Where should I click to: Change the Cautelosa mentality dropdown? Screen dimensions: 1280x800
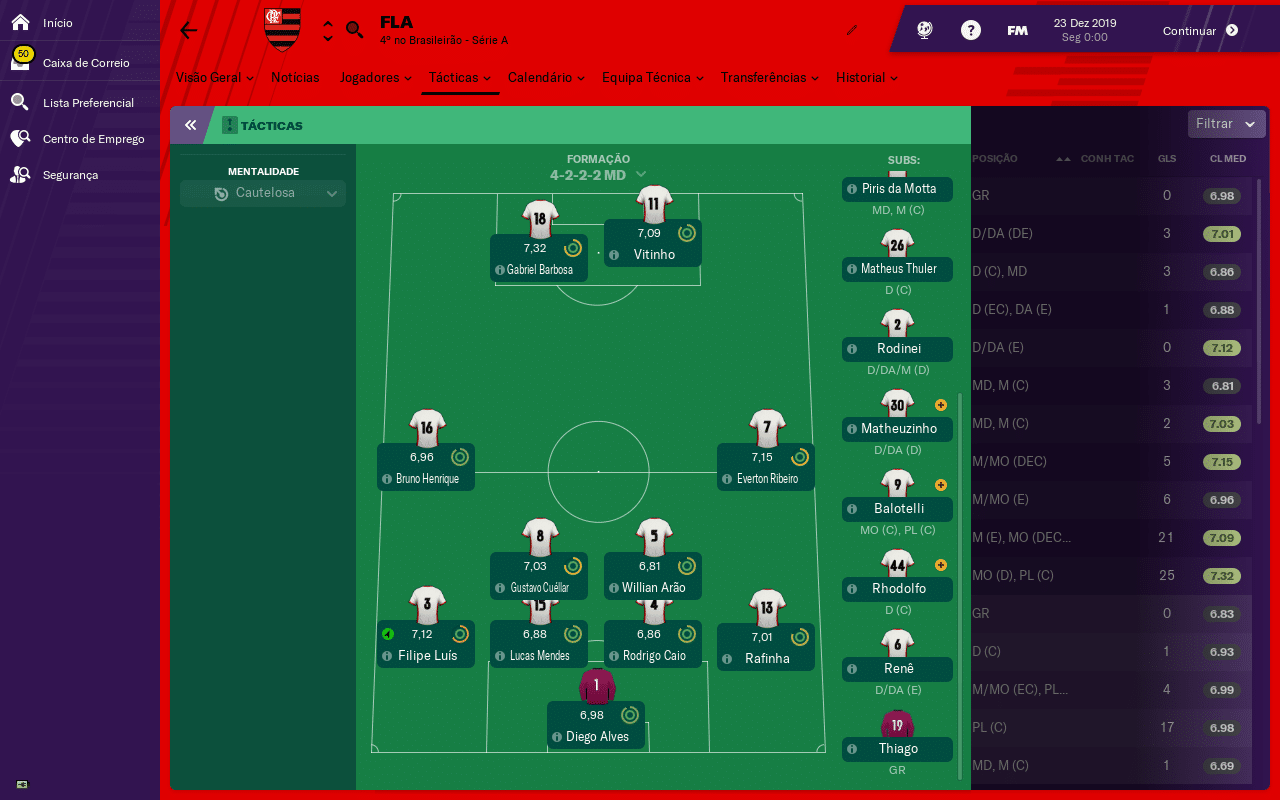click(x=263, y=193)
